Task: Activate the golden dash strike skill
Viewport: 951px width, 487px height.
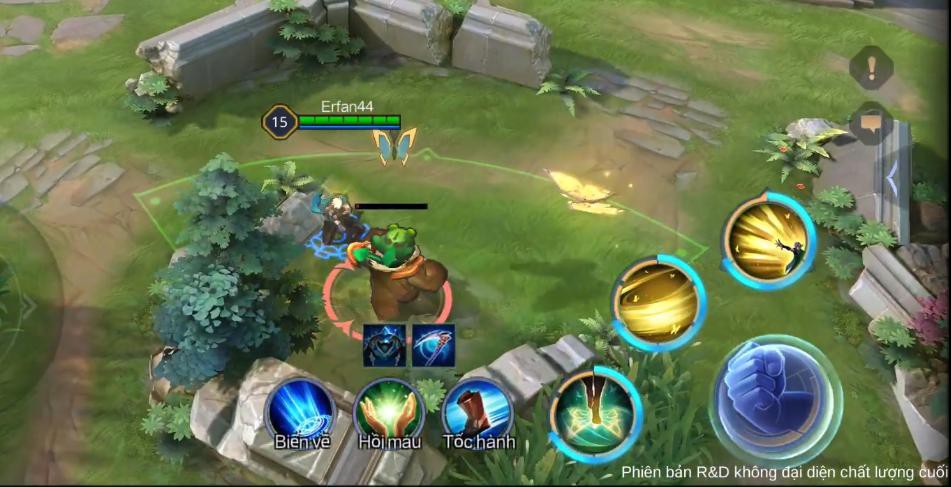Action: [x=768, y=239]
